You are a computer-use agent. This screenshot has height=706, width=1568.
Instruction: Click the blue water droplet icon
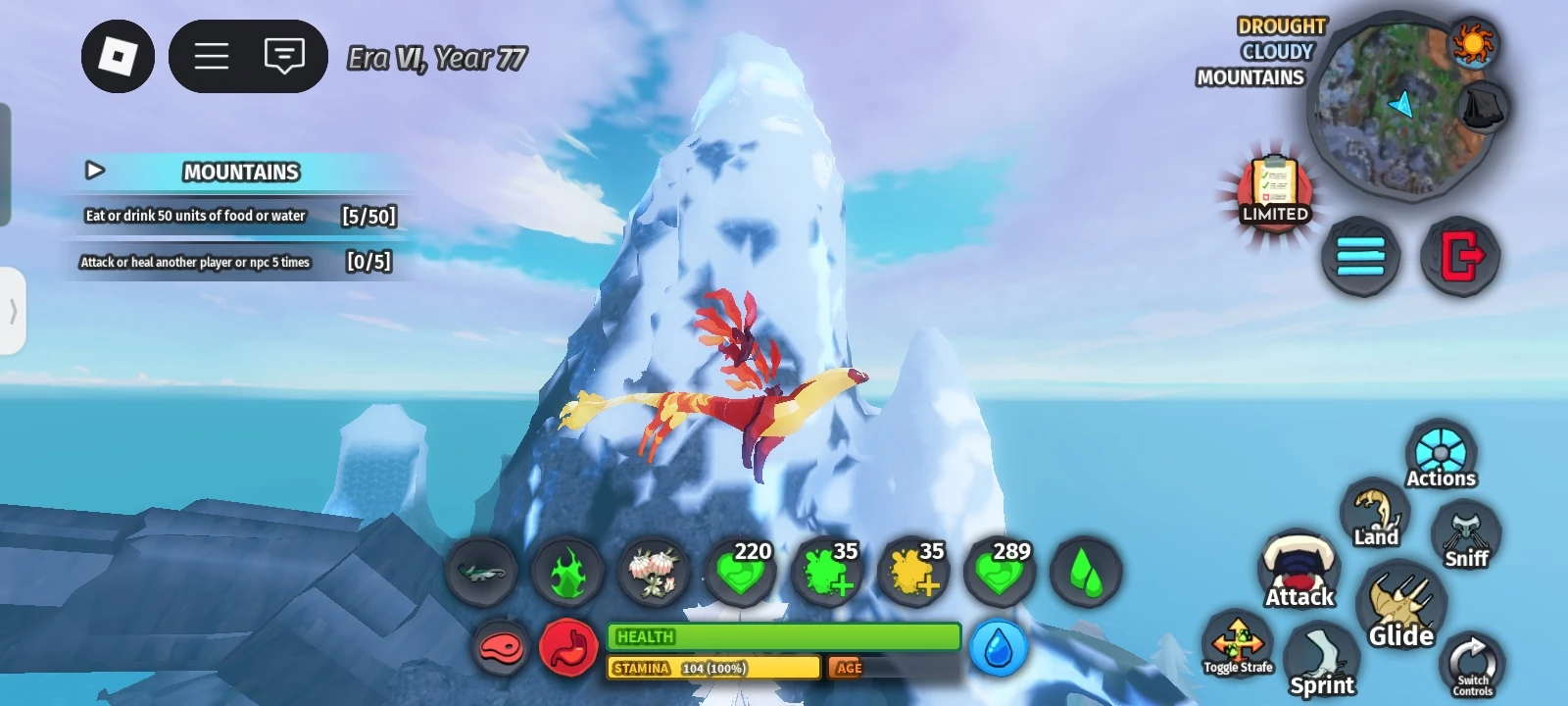[998, 647]
